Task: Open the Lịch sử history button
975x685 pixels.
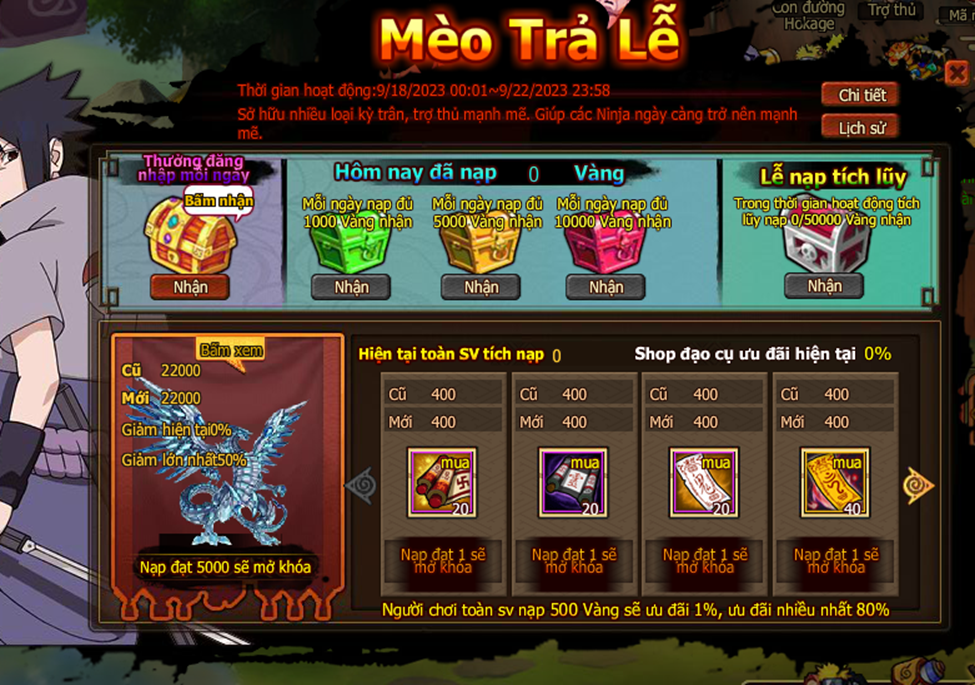Action: (x=861, y=128)
